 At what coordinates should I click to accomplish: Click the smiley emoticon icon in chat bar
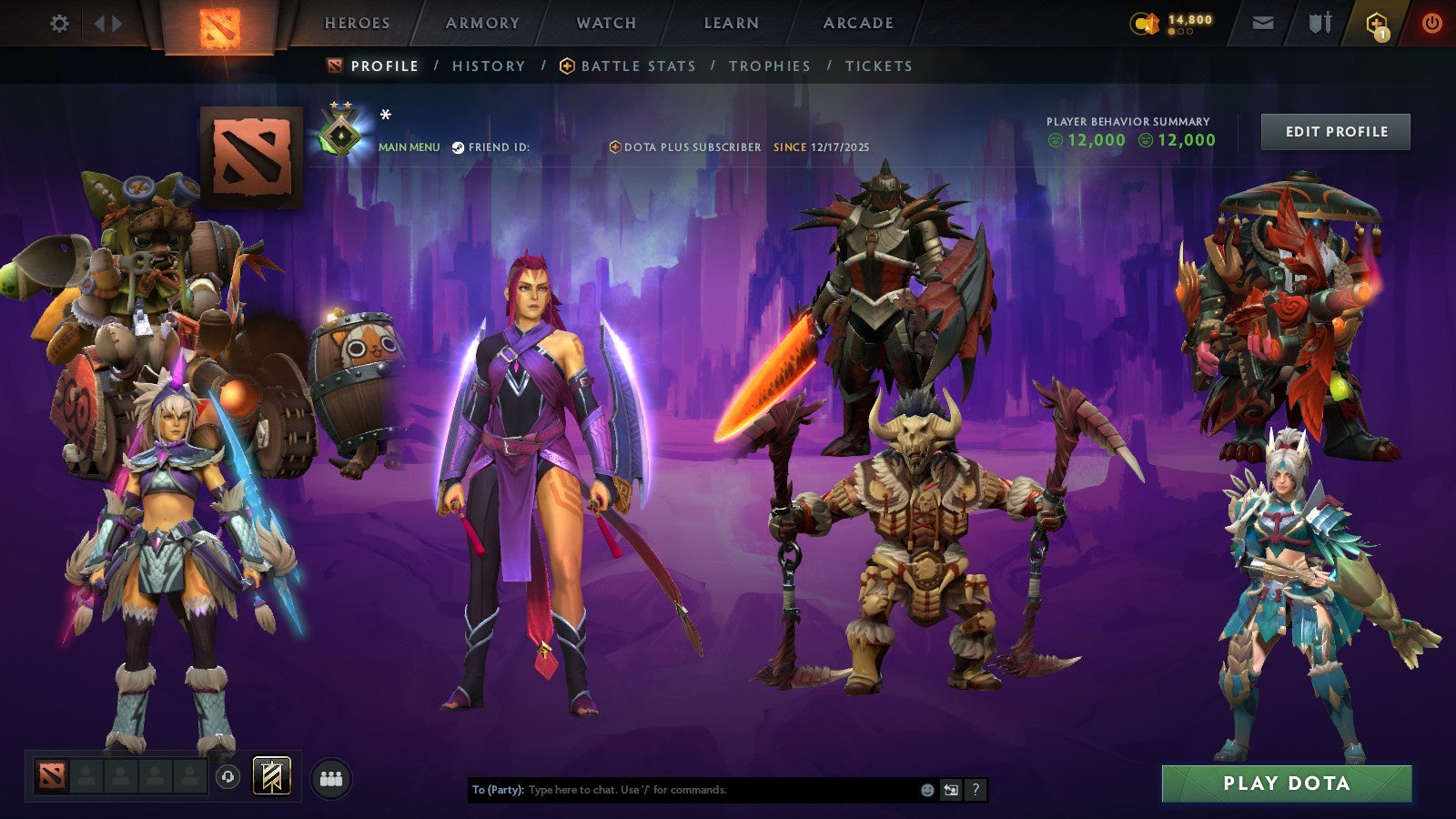(926, 790)
